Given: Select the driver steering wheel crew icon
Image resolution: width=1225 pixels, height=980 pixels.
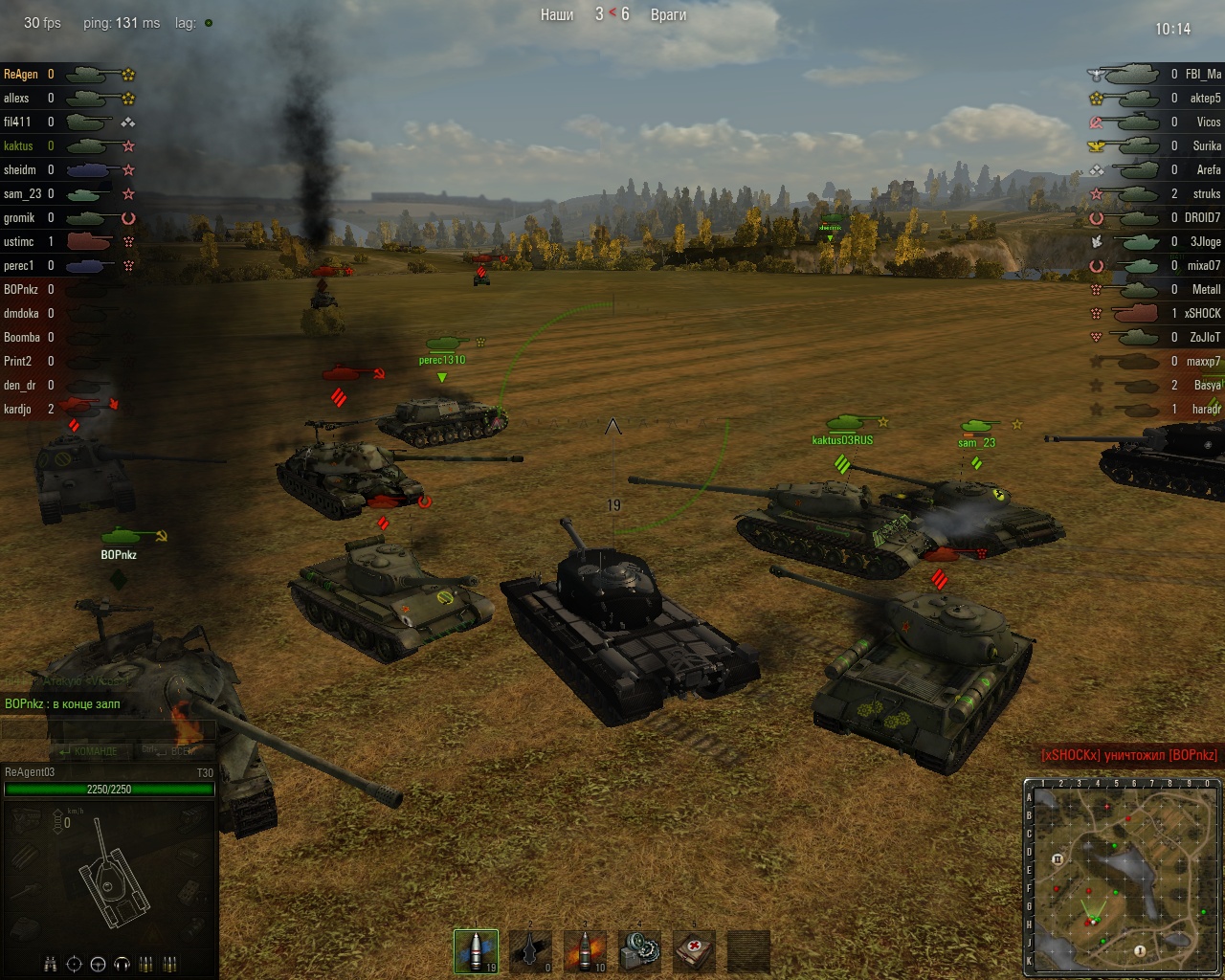Looking at the screenshot, I should click(x=98, y=964).
